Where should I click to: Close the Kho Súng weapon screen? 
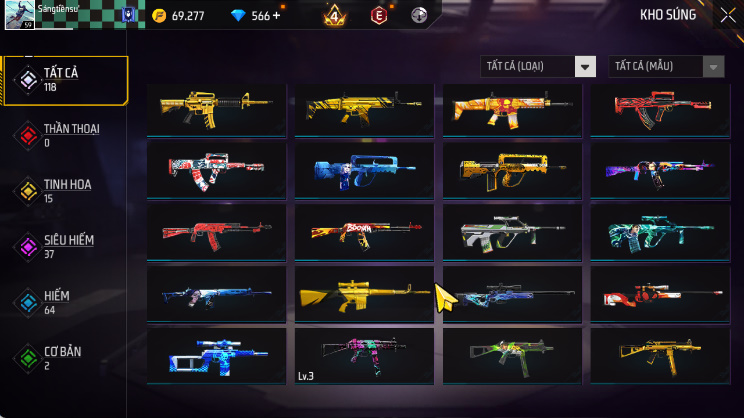point(727,15)
